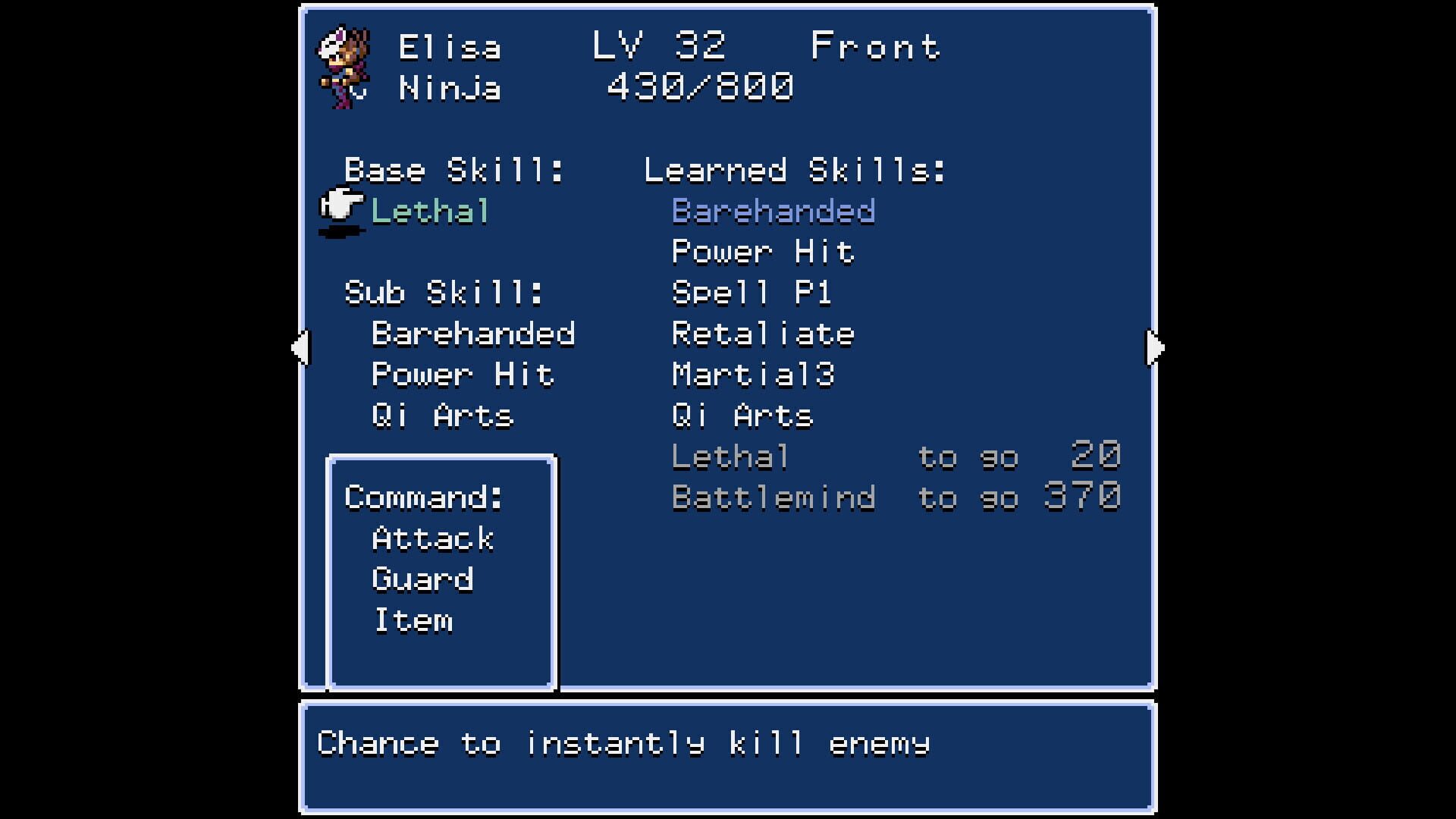Screen dimensions: 1456x819
Task: Click the right page arrow to next character
Action: point(1153,347)
